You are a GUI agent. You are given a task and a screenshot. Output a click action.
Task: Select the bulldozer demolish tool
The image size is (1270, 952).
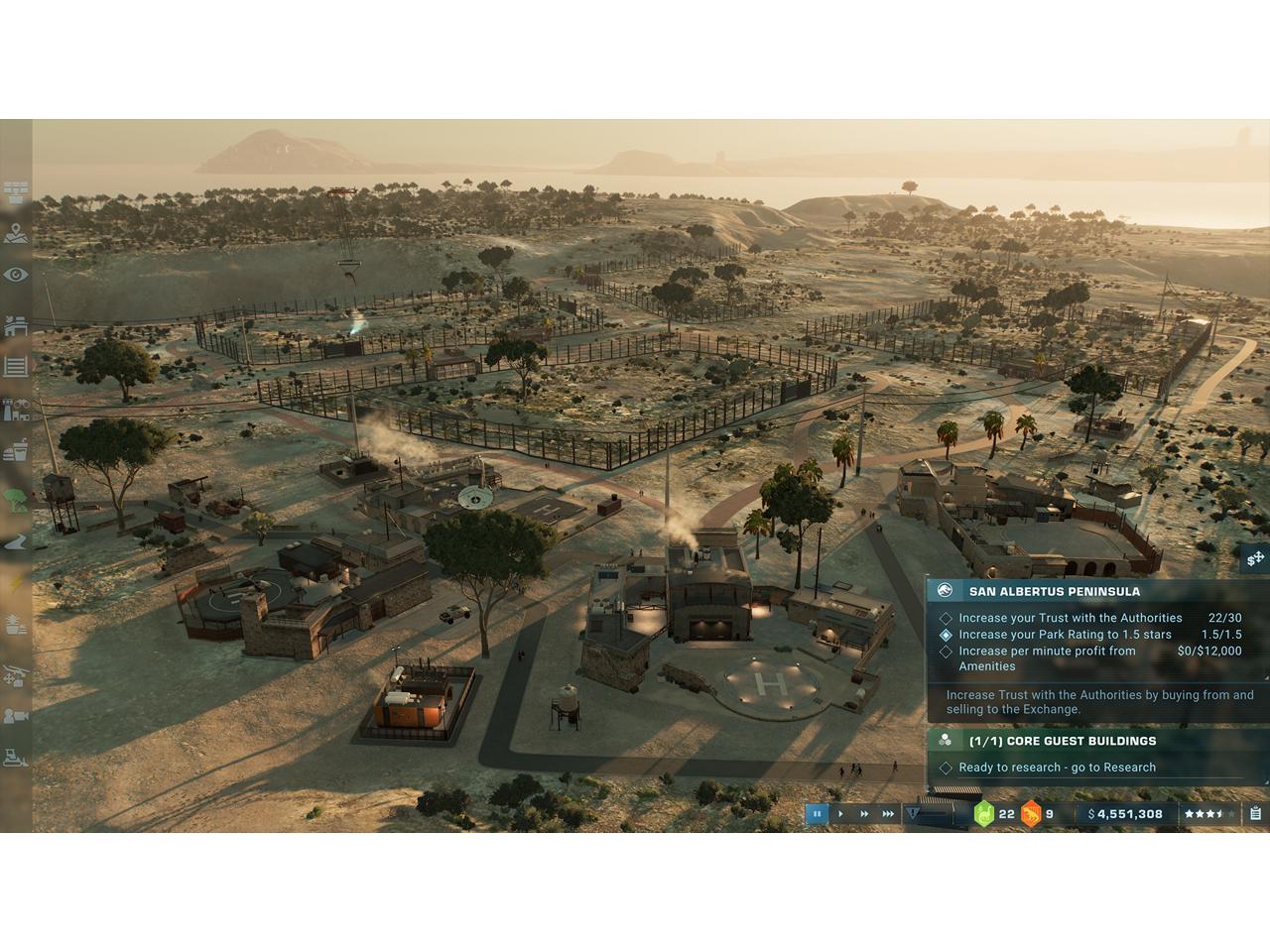tap(15, 759)
